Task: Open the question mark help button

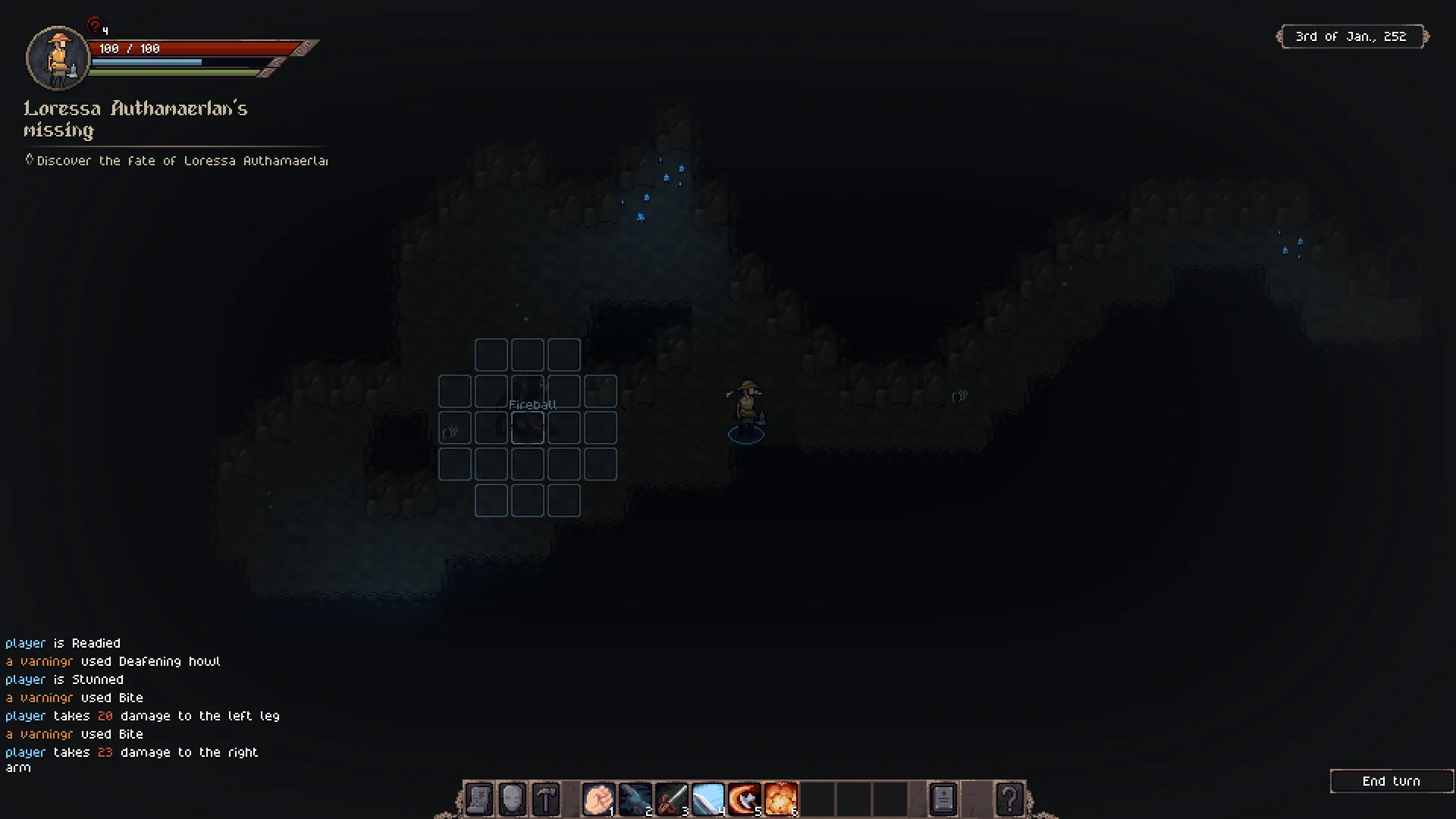Action: click(x=1009, y=799)
